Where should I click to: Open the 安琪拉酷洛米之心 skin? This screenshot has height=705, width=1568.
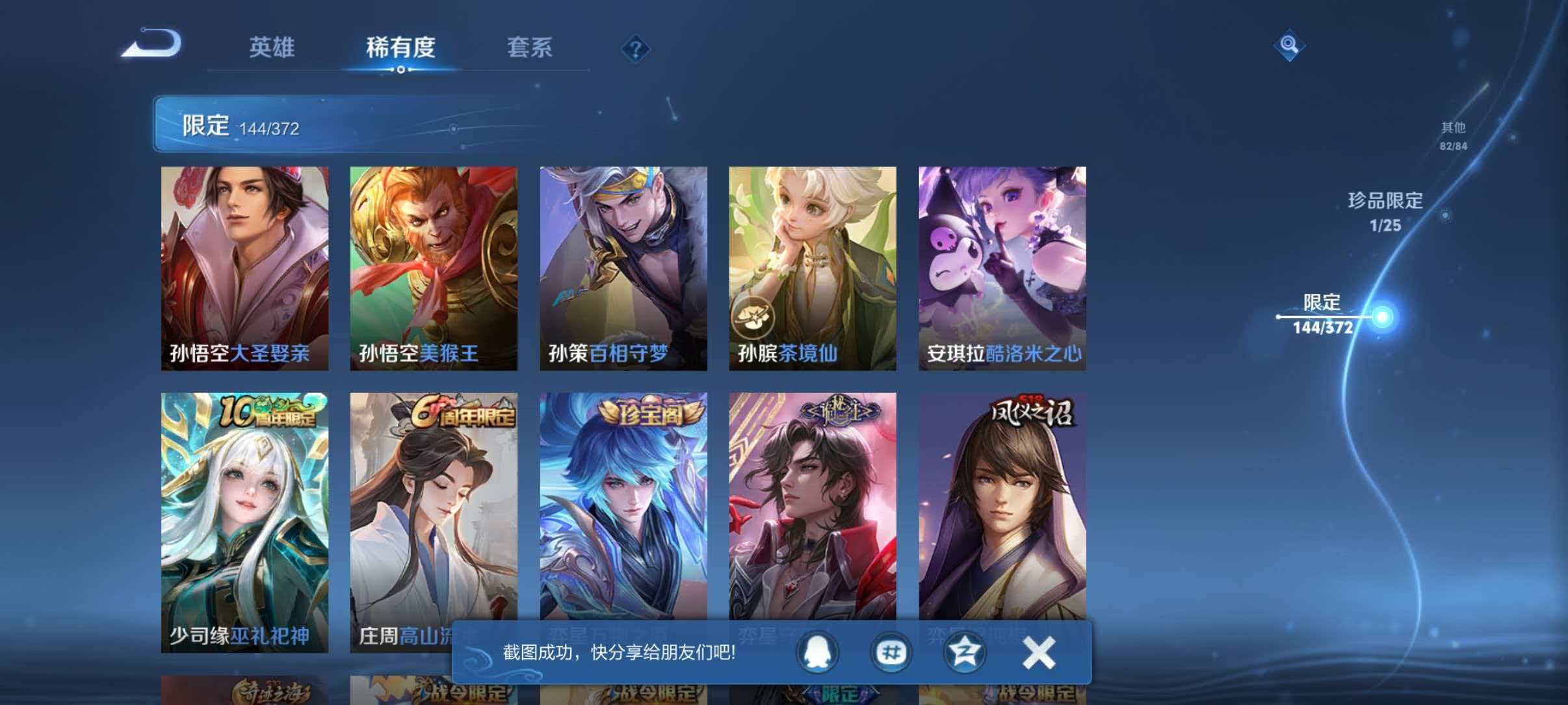click(x=1003, y=267)
